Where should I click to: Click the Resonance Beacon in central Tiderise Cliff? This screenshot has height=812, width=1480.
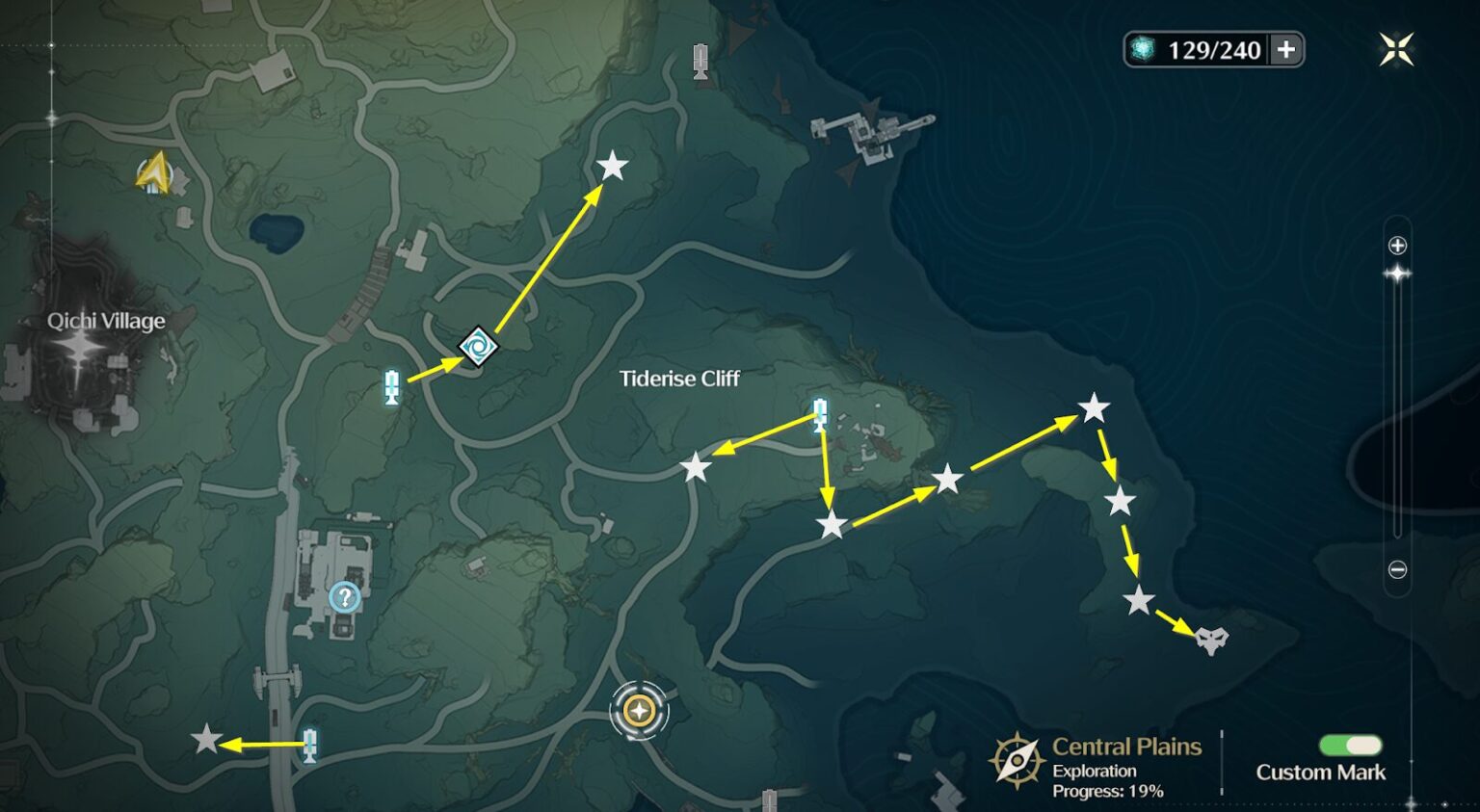[x=818, y=414]
